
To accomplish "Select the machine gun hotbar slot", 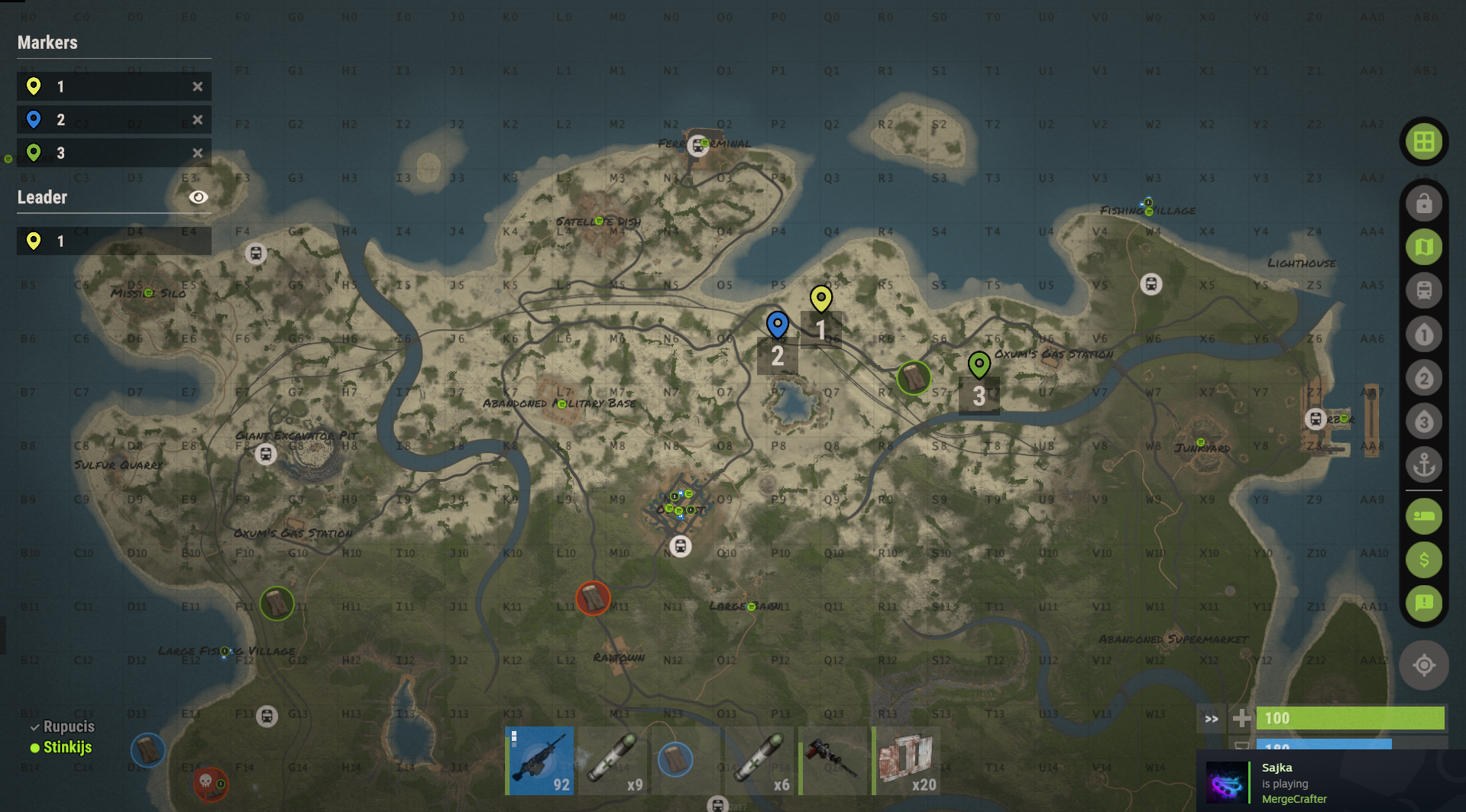I will coord(540,761).
